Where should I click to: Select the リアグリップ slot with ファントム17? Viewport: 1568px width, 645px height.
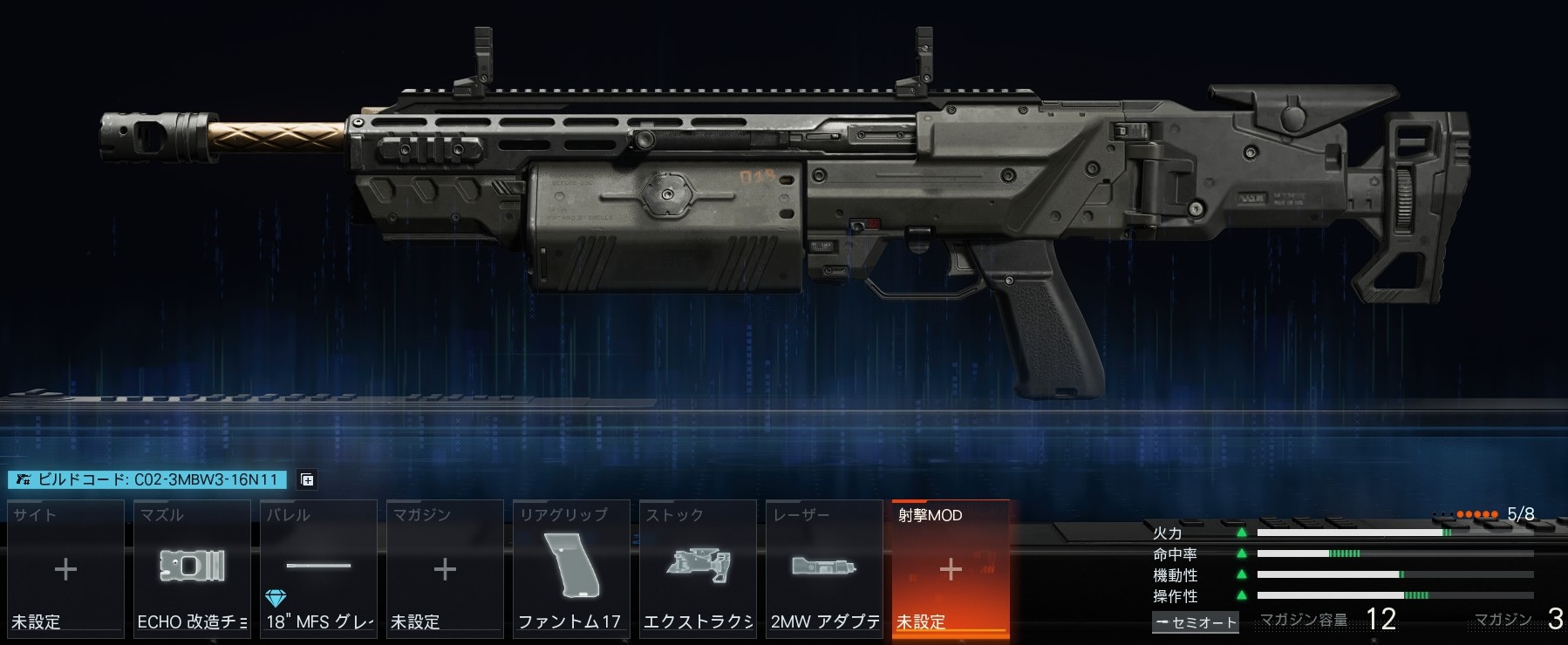571,568
